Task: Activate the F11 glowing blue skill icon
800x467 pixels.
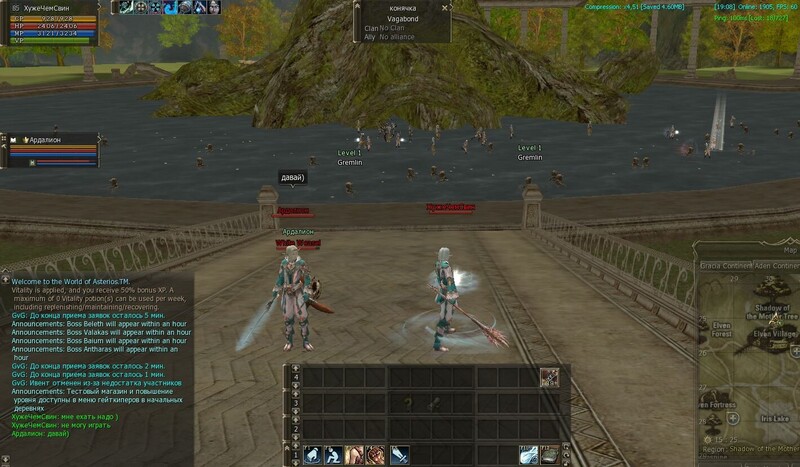Action: click(528, 455)
